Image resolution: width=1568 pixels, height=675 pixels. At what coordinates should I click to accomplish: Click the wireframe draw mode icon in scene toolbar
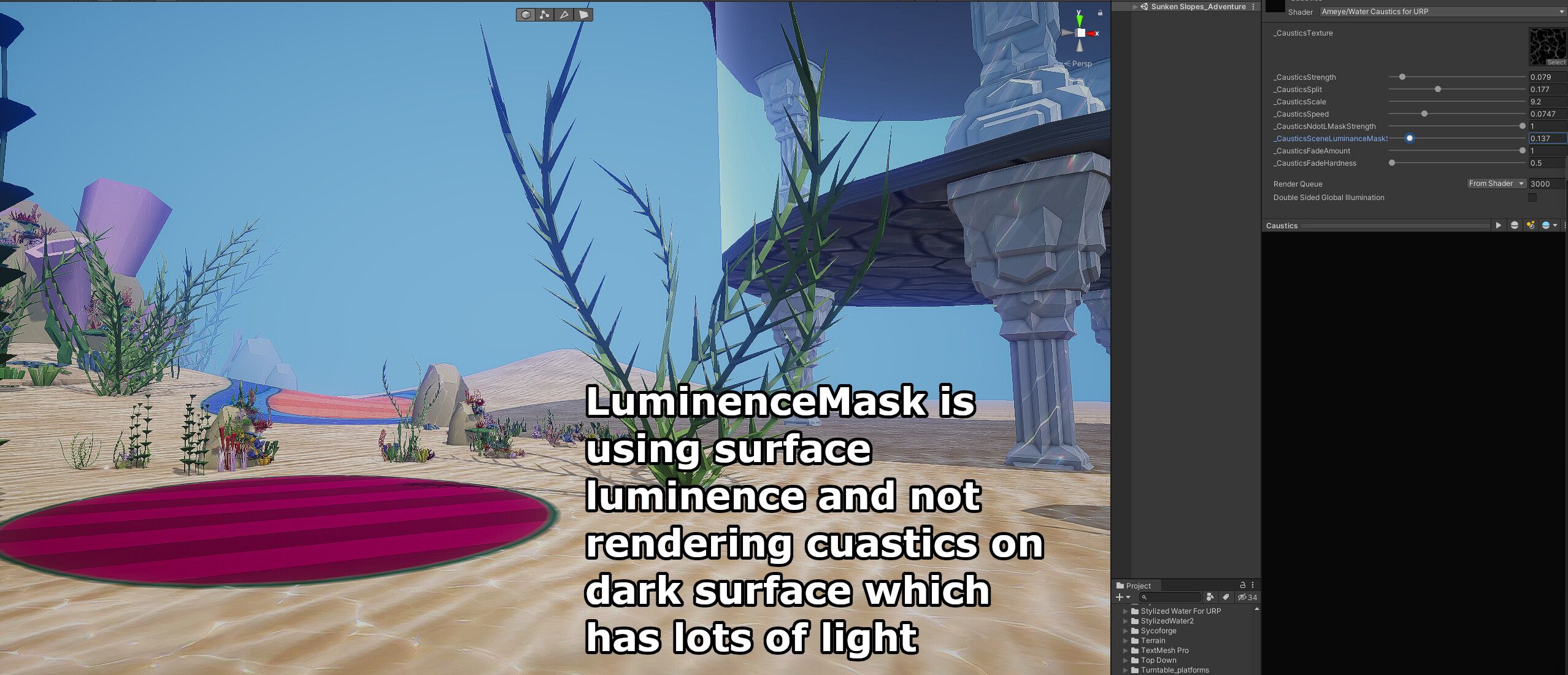point(545,14)
